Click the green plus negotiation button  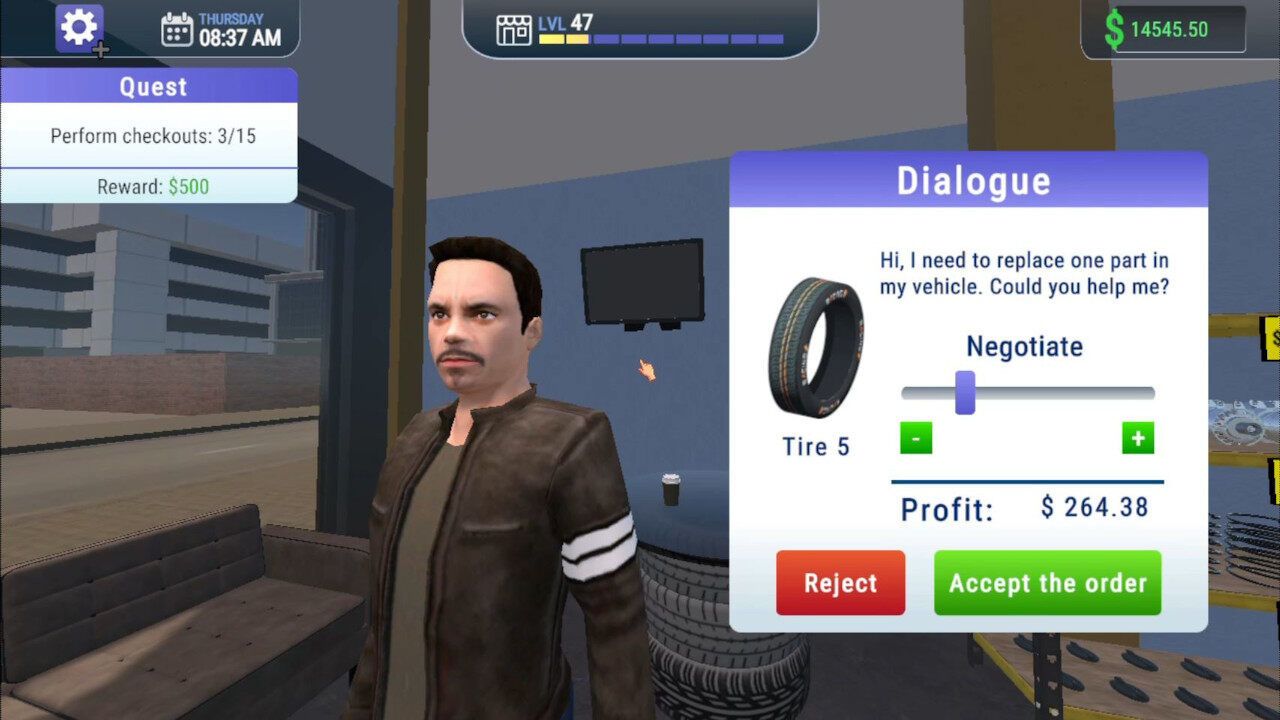(1137, 438)
